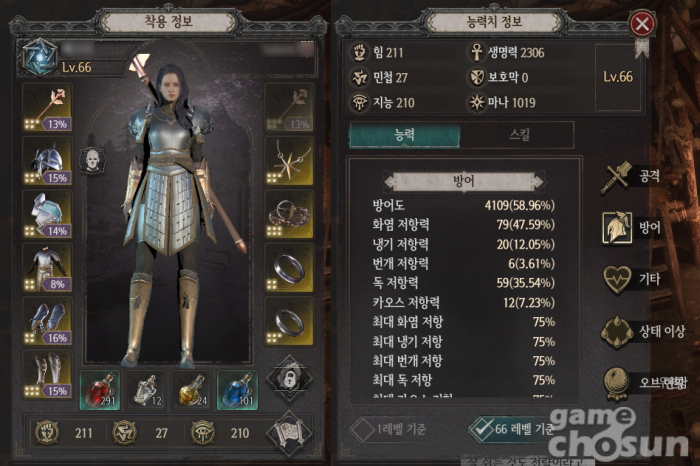Select the 능력 tab
700x466 pixels.
coord(404,135)
